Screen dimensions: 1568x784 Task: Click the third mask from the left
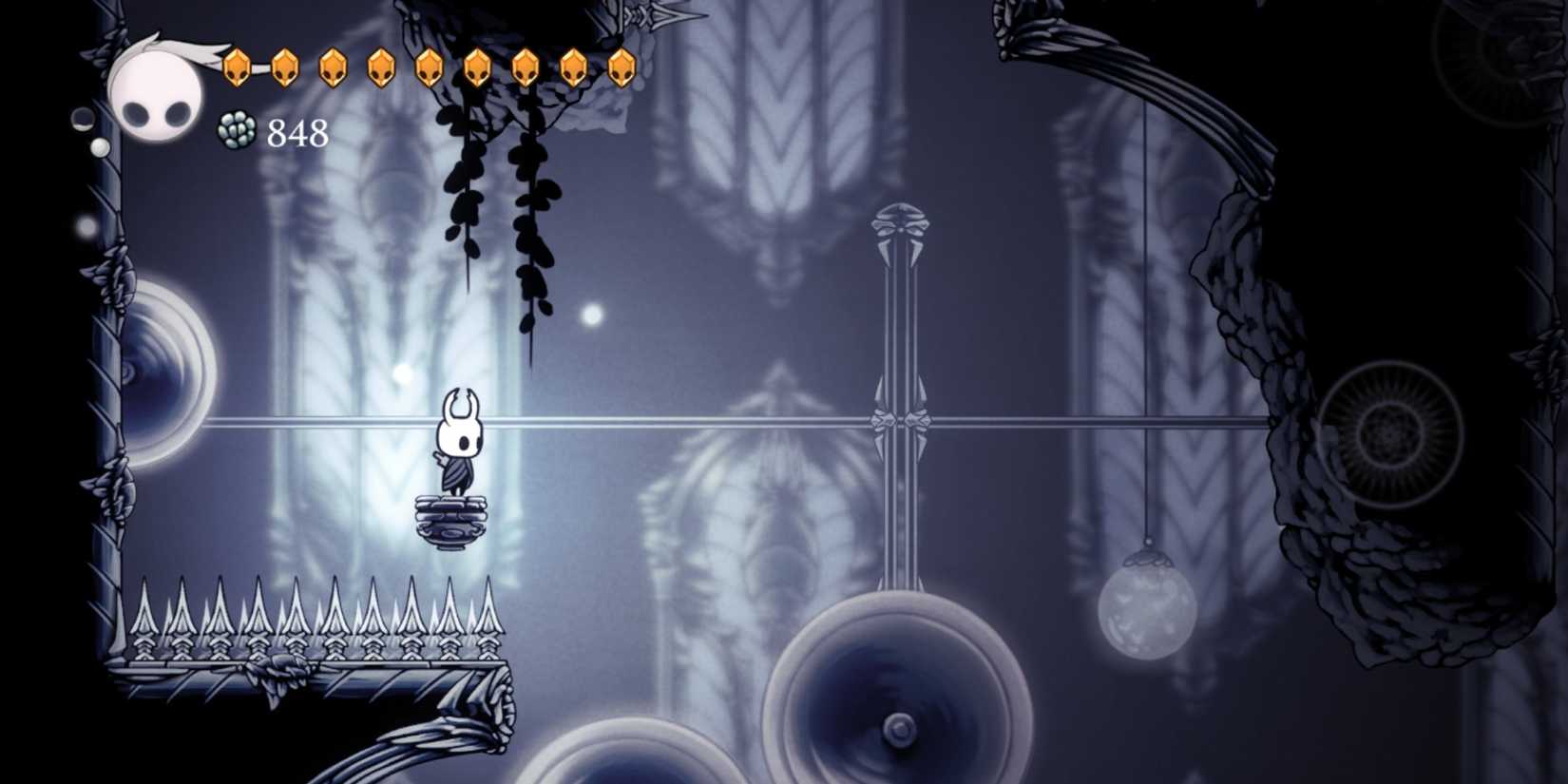tap(333, 68)
